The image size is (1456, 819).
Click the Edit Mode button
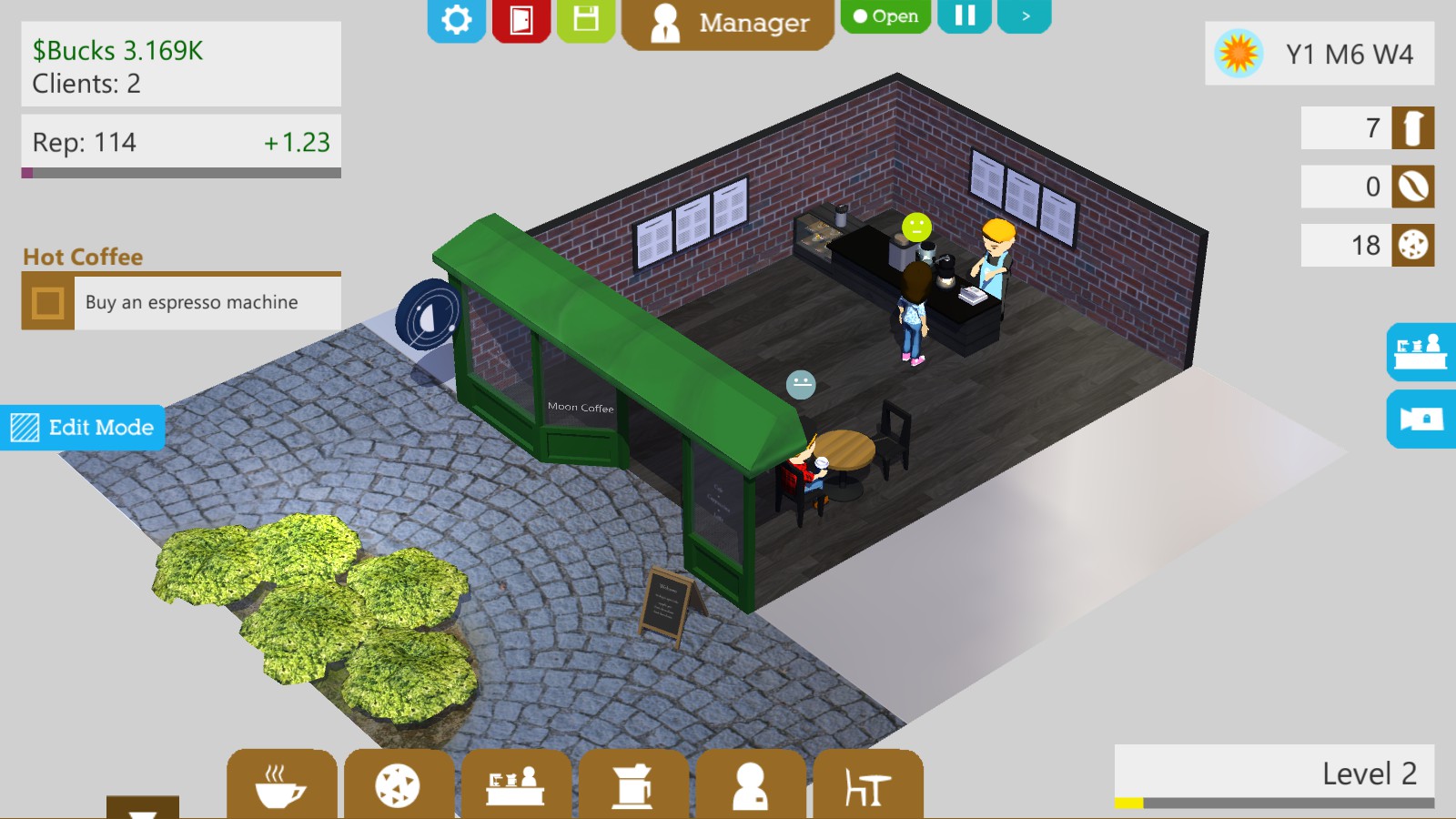82,428
